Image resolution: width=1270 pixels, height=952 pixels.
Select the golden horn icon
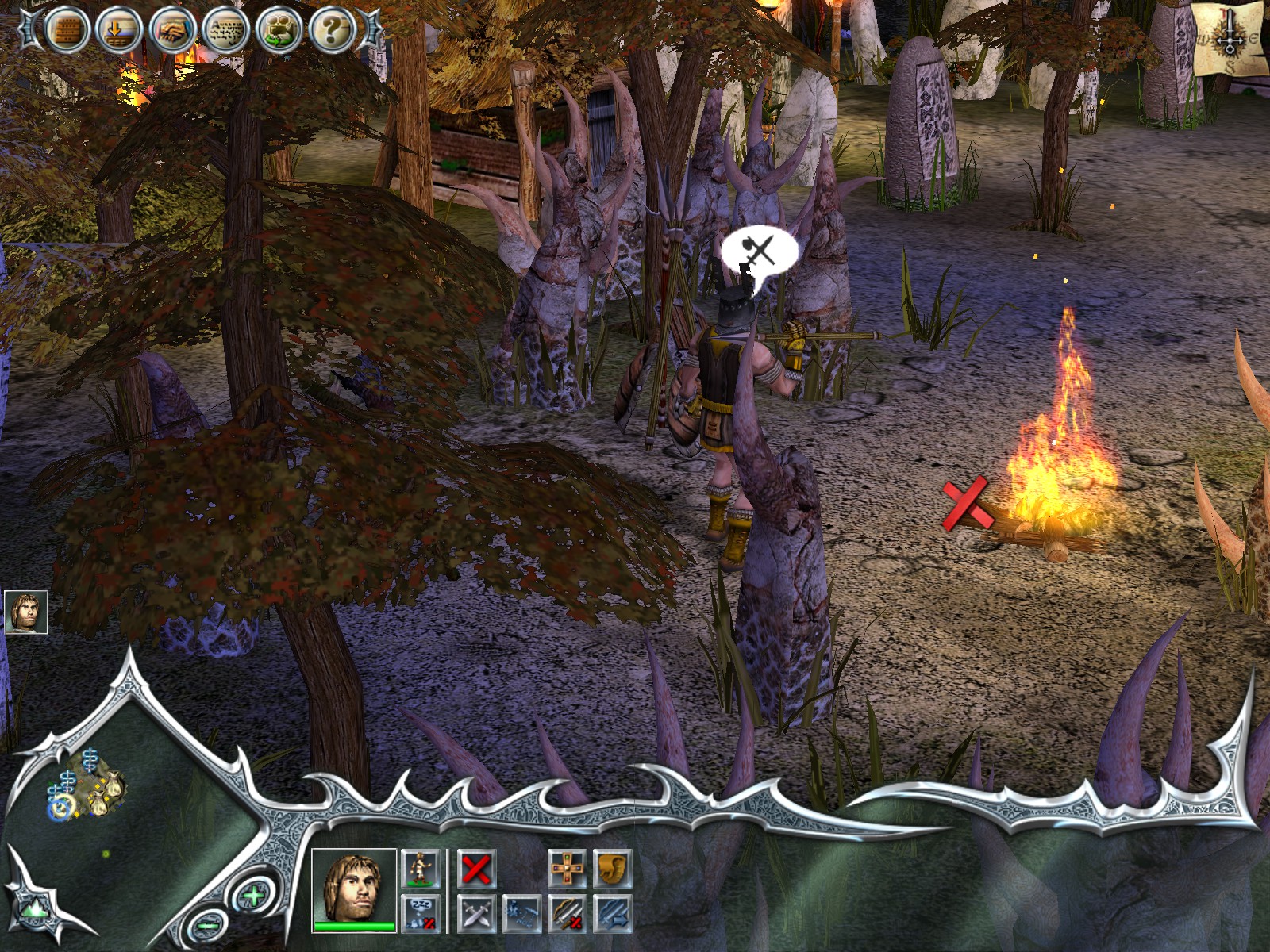612,869
